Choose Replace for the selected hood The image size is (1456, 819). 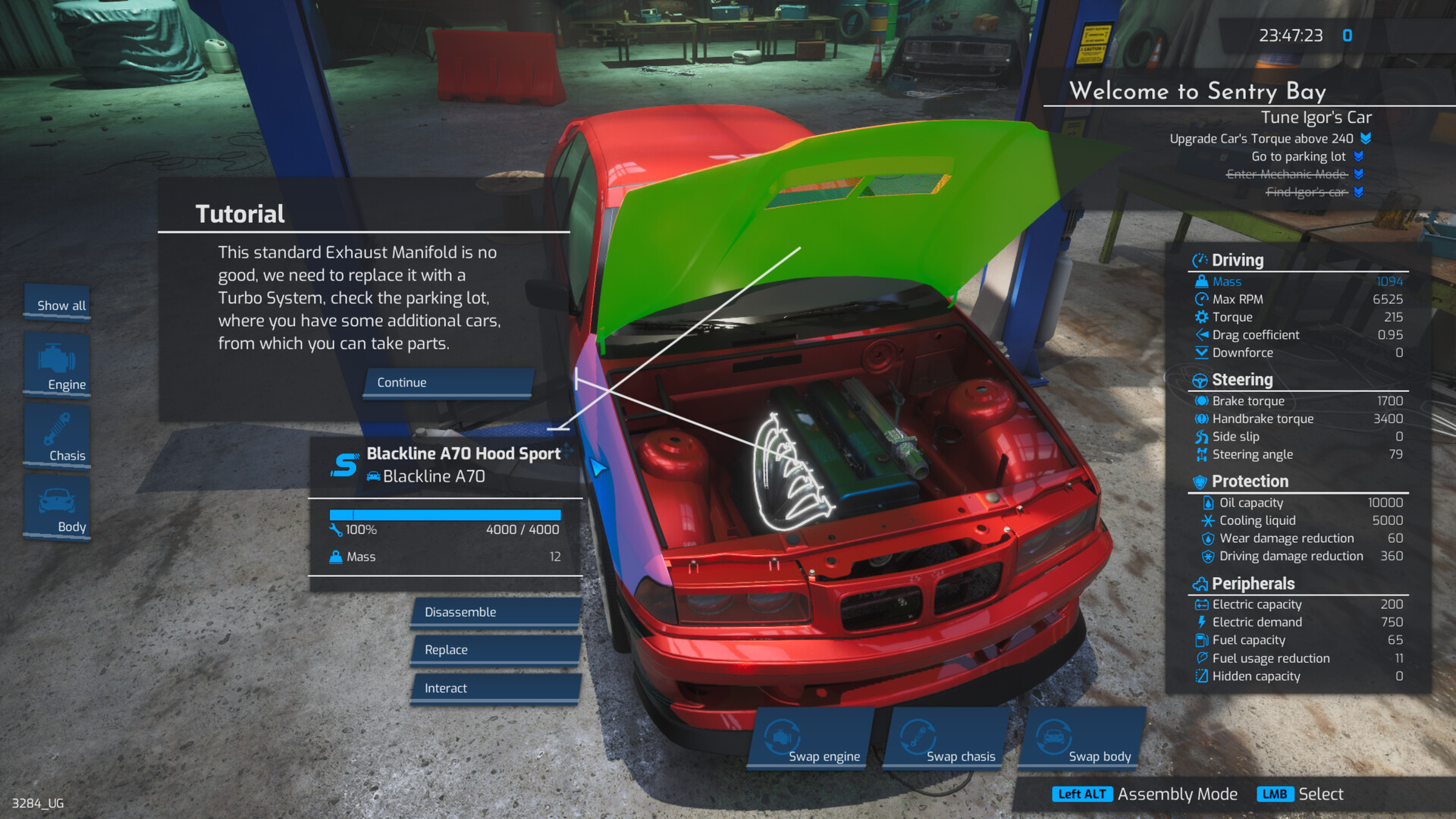[x=496, y=650]
